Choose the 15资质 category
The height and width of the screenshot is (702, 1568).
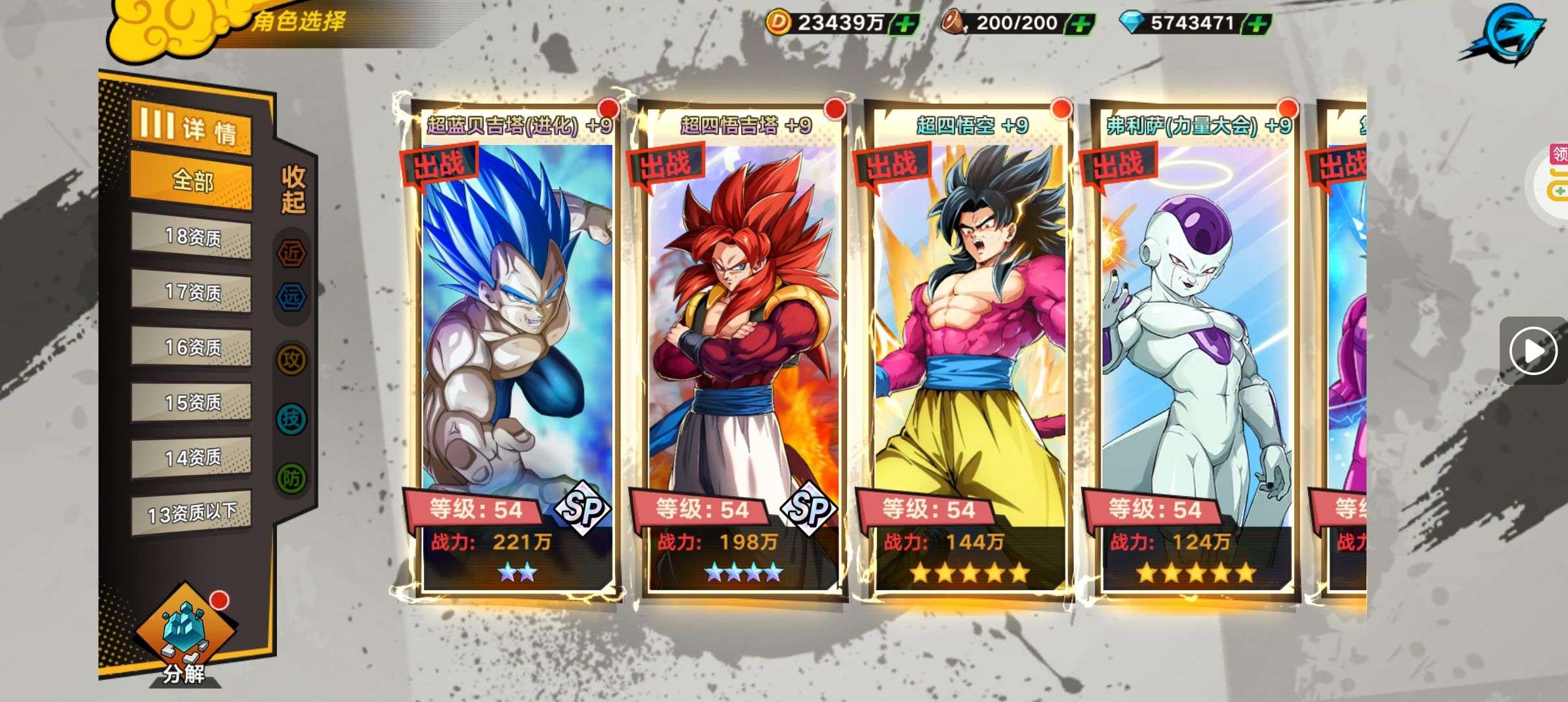click(191, 402)
